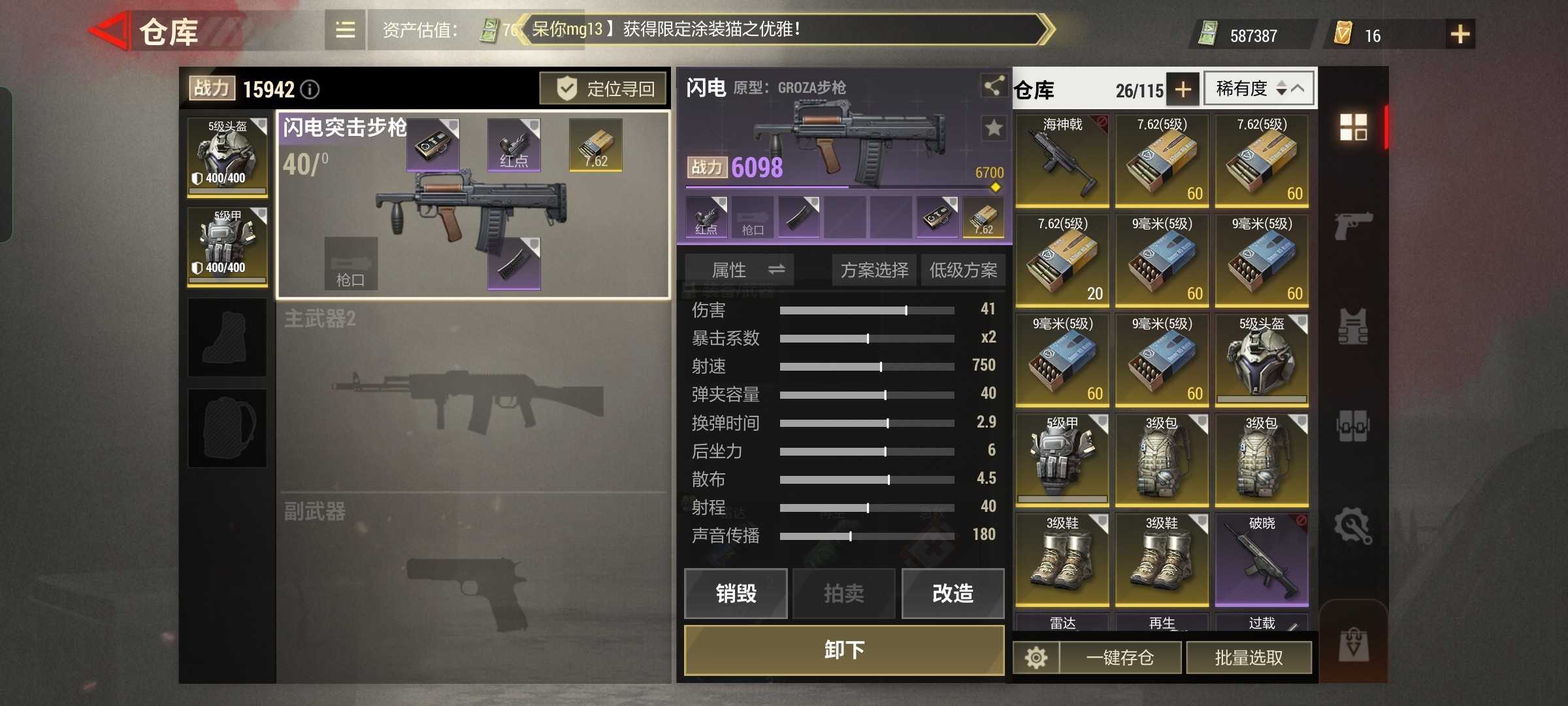Click the 改造 modify button
This screenshot has height=706, width=1568.
point(953,594)
